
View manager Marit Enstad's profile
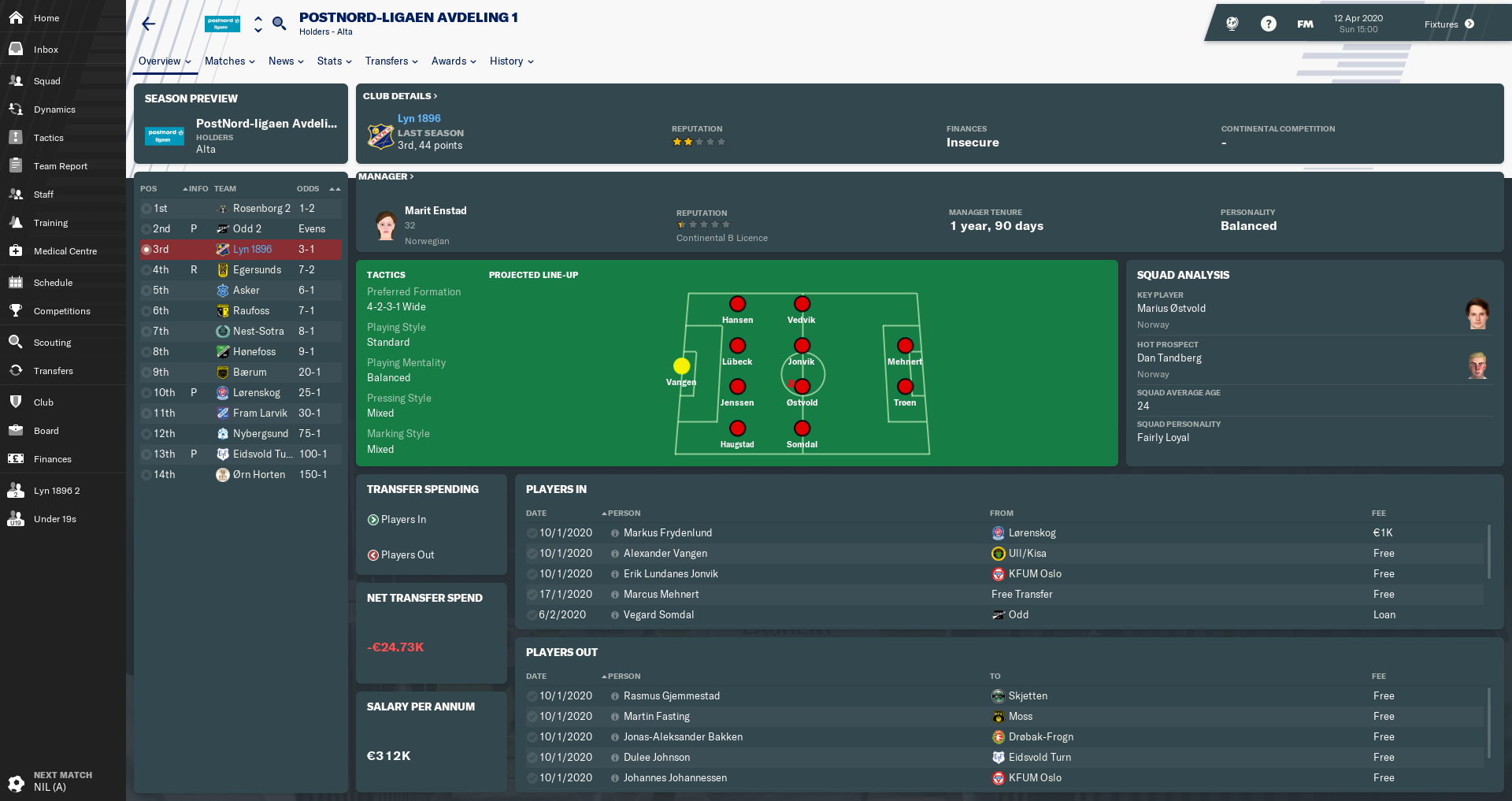click(x=435, y=210)
